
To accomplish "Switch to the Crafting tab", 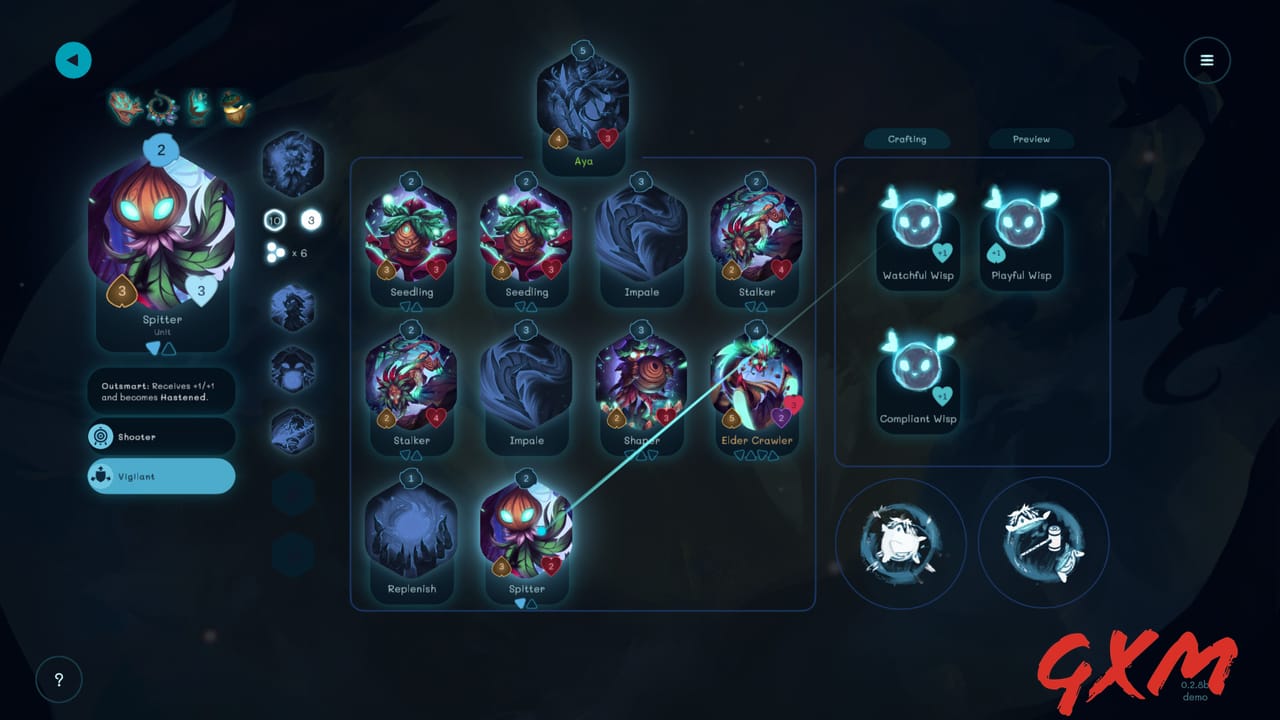I will (907, 139).
